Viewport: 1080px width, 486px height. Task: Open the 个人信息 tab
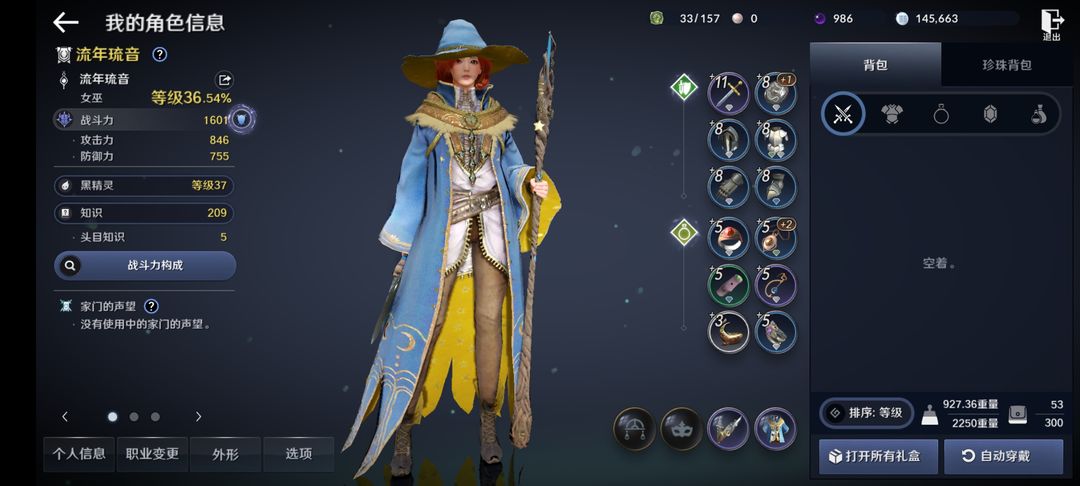(x=79, y=454)
